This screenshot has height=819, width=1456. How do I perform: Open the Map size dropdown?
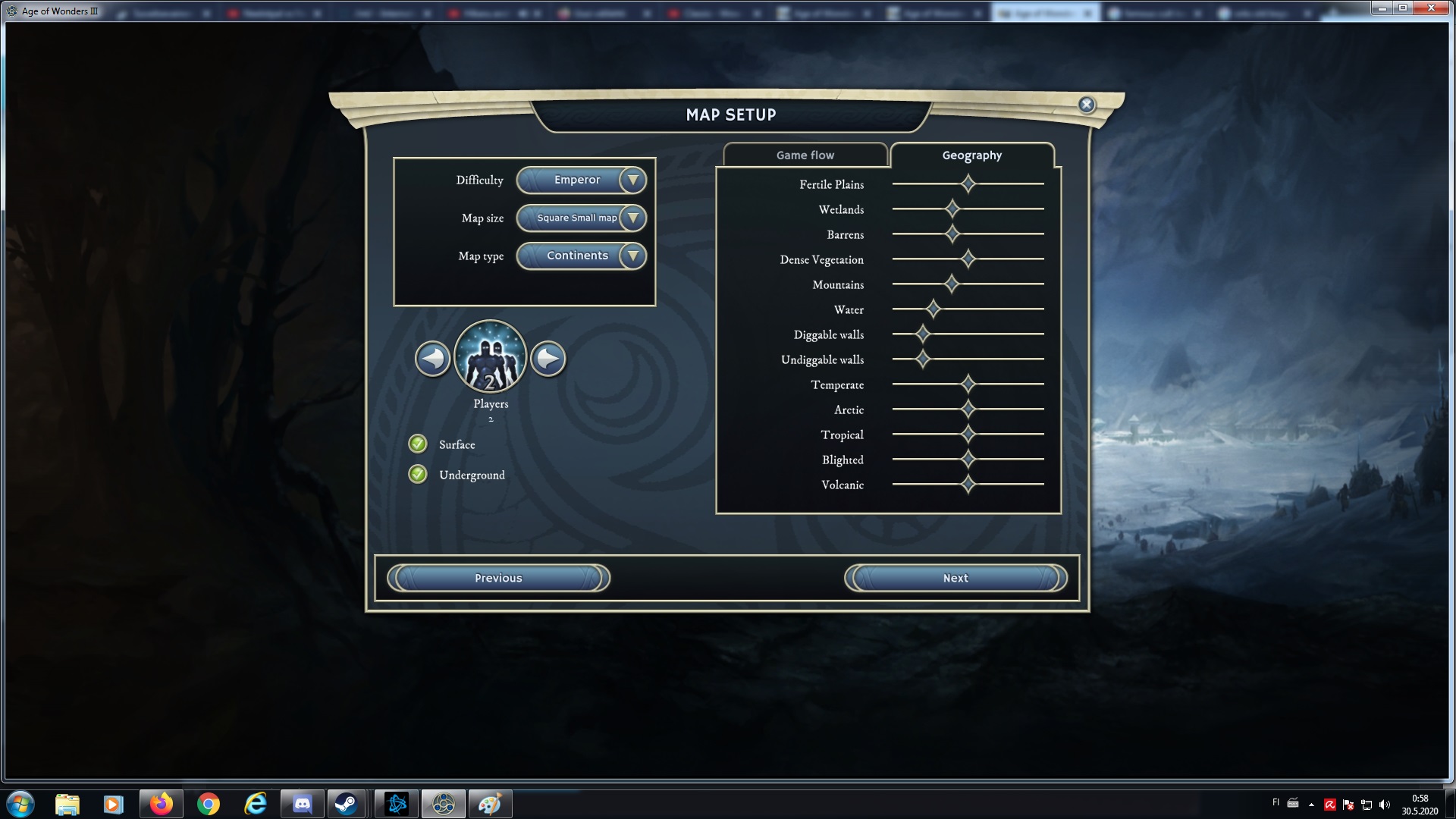pos(581,218)
